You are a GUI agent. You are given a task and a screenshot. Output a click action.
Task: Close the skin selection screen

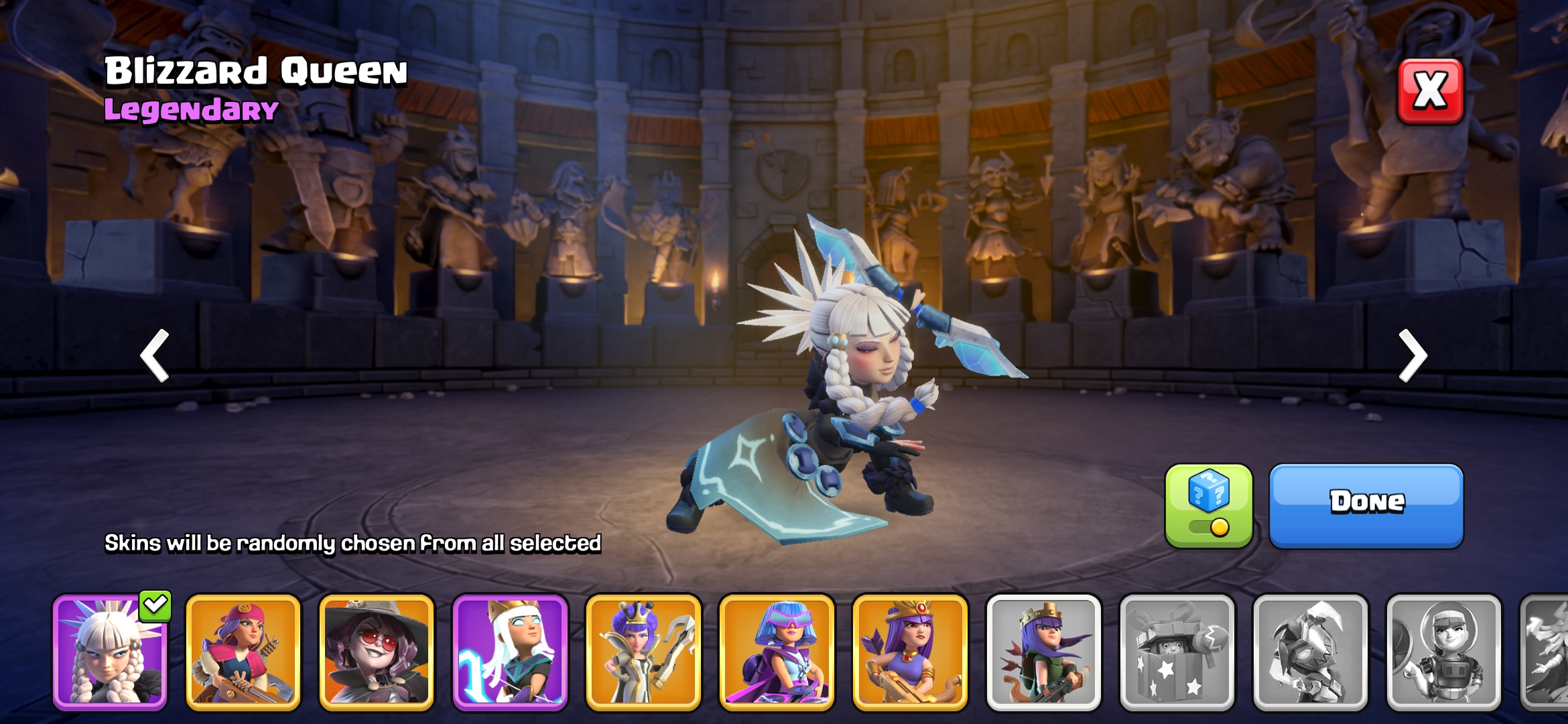pos(1430,91)
